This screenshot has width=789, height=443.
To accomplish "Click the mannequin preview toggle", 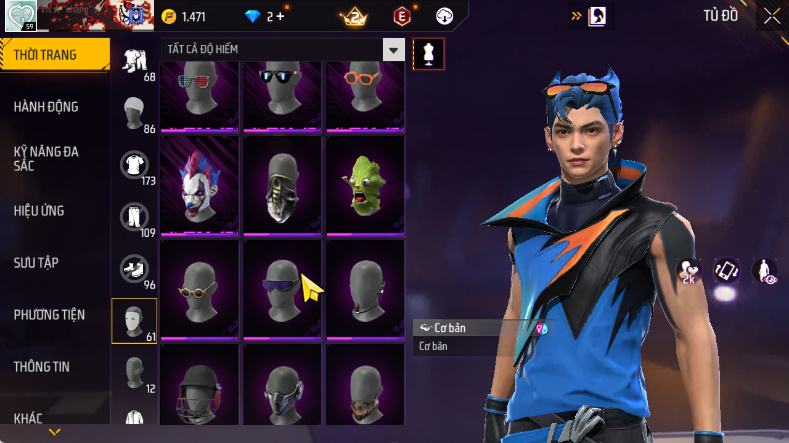I will tap(429, 54).
